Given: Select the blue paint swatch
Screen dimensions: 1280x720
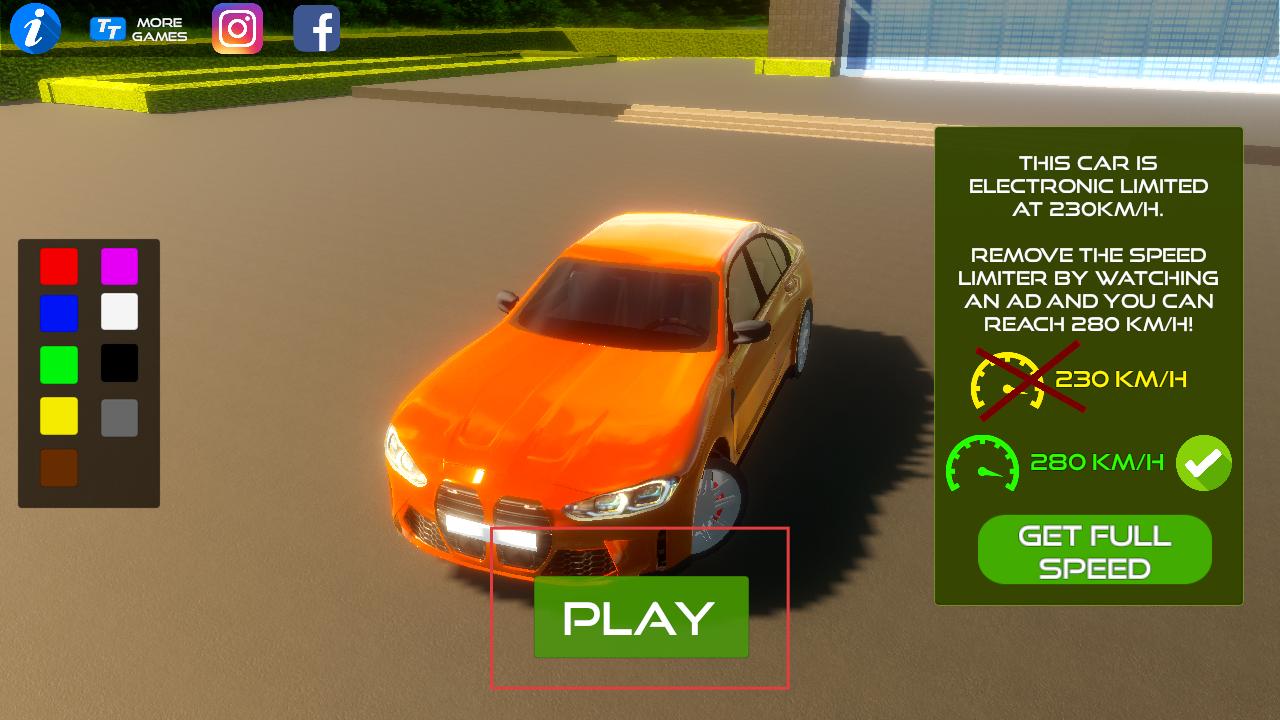Looking at the screenshot, I should [x=59, y=313].
